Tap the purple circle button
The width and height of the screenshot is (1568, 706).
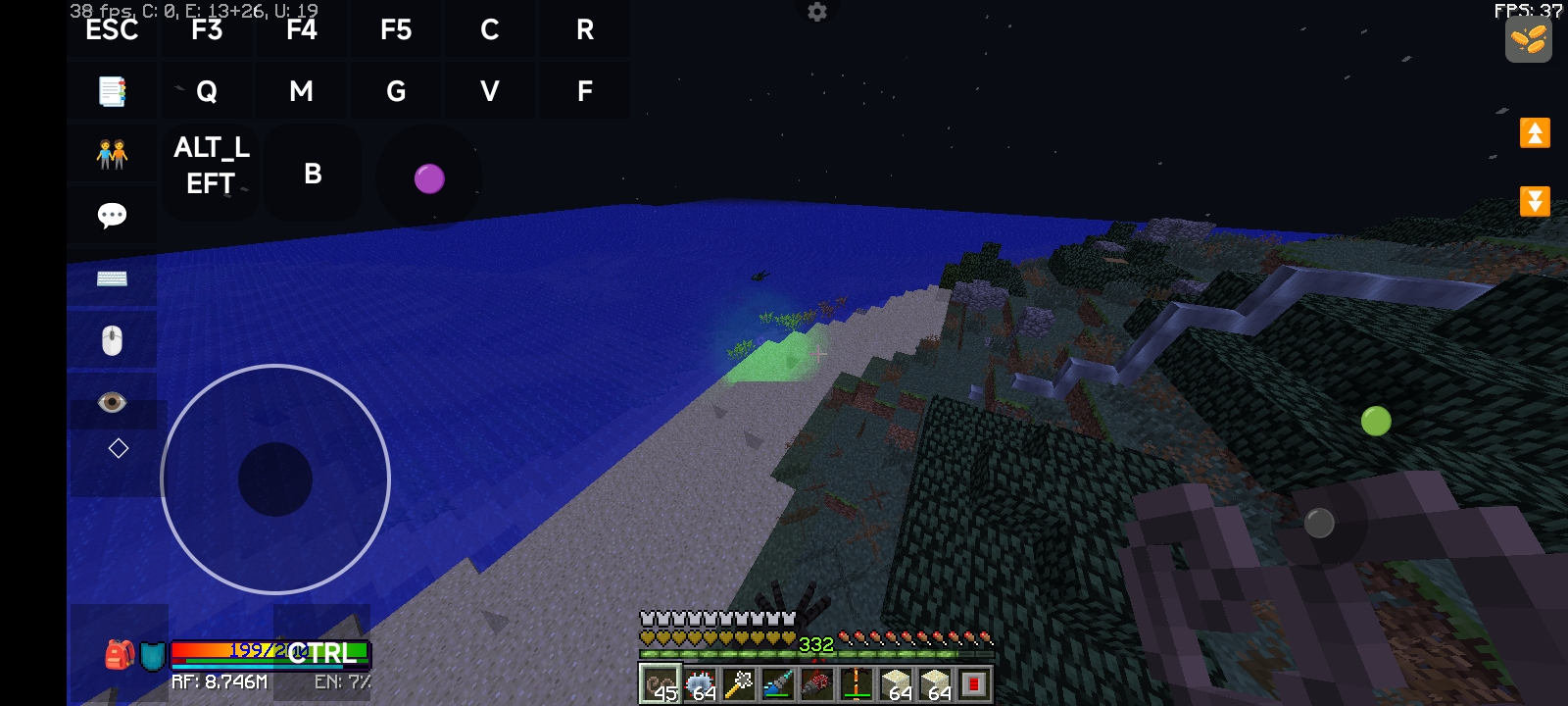tap(429, 178)
